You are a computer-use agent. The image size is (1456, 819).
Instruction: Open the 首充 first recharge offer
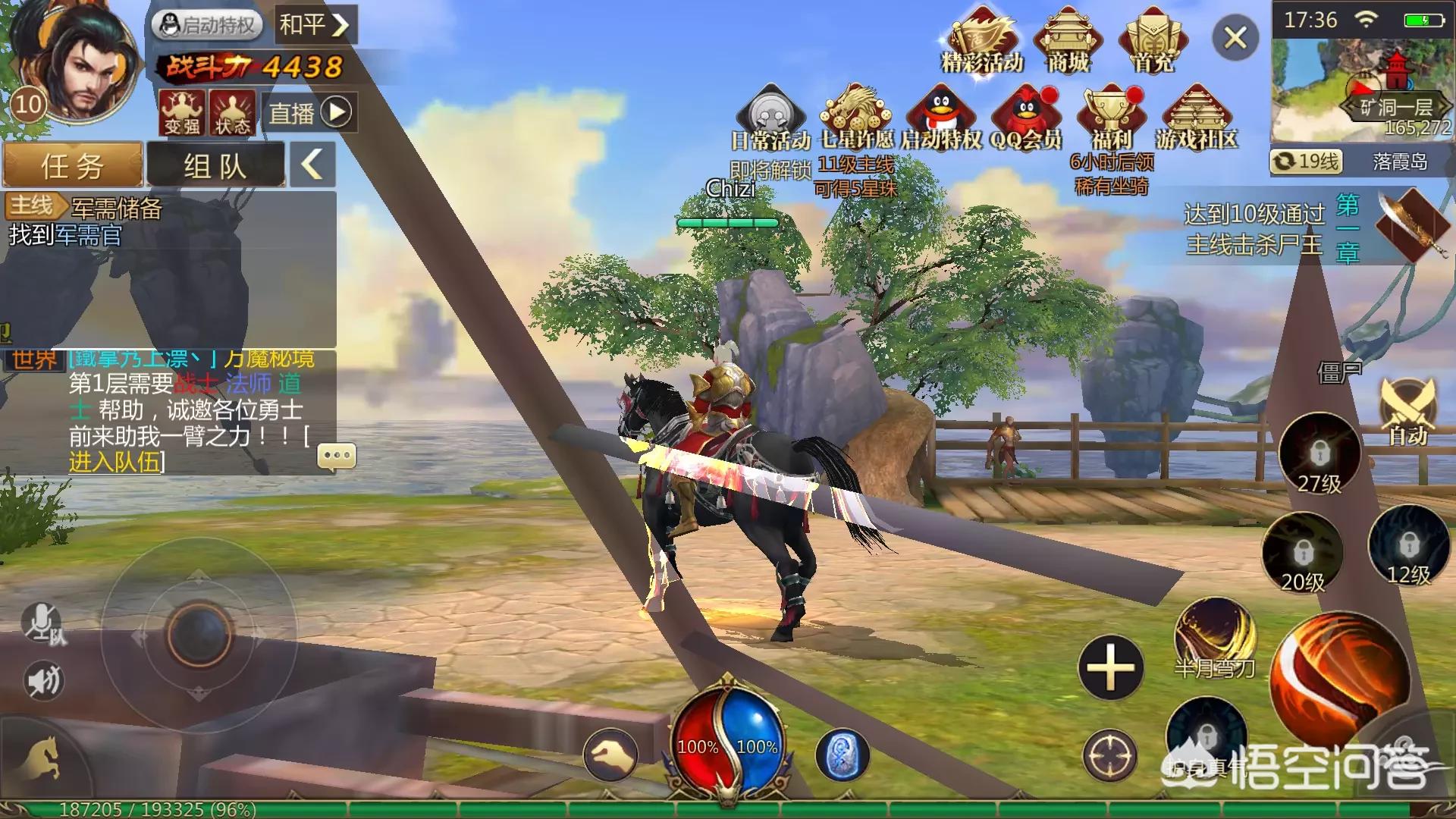1153,42
